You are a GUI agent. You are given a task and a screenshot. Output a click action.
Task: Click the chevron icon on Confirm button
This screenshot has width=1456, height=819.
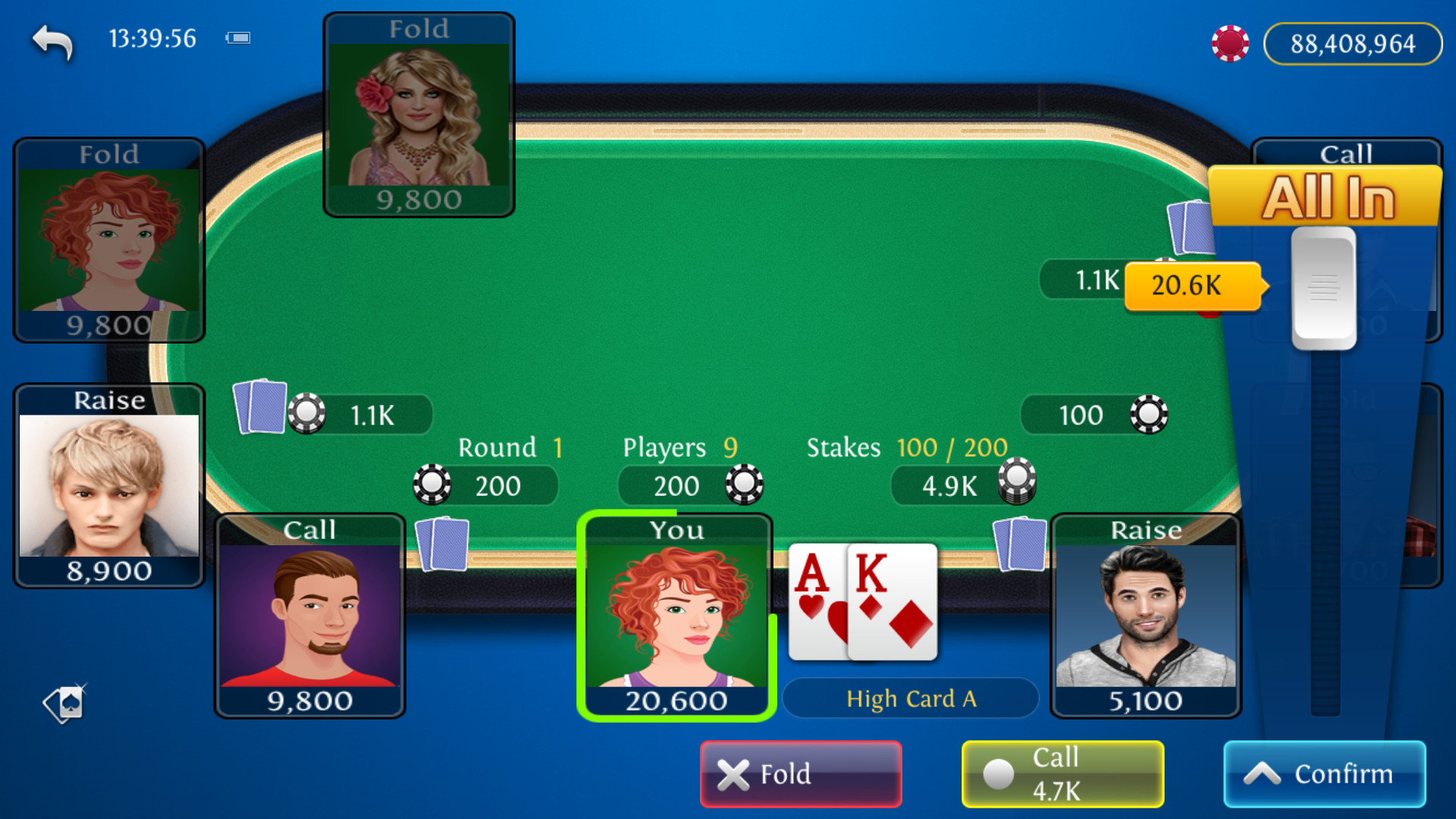1261,773
